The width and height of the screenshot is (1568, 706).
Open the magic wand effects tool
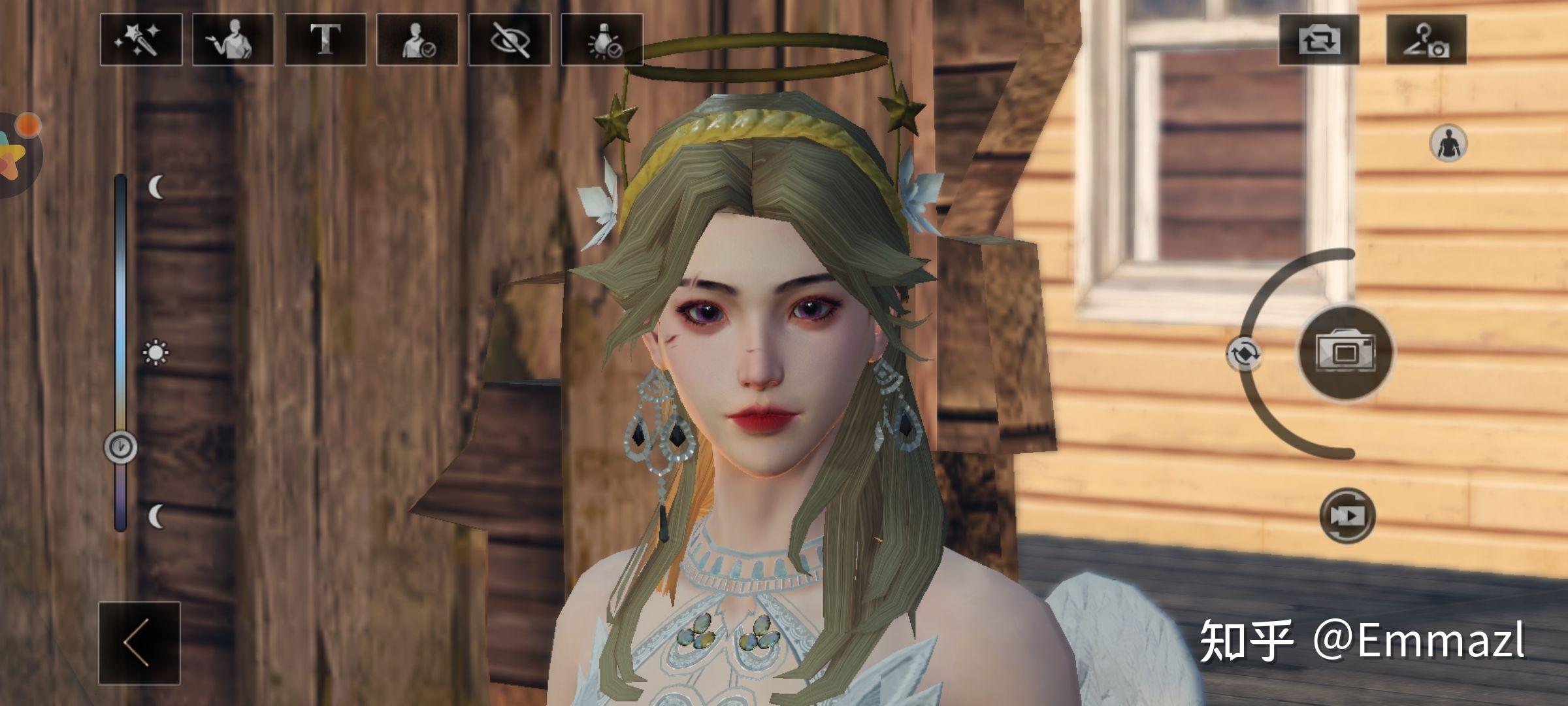point(140,40)
